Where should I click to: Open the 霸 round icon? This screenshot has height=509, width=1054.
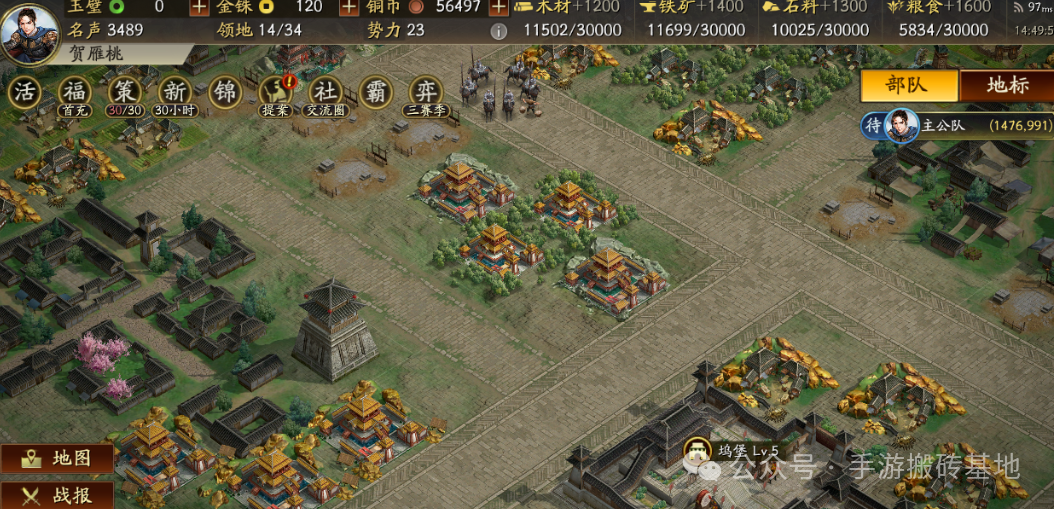[376, 92]
